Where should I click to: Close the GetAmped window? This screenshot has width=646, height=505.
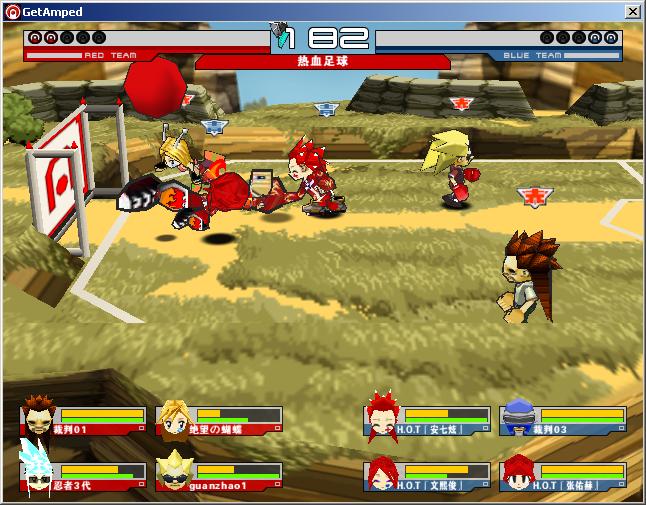coord(632,11)
